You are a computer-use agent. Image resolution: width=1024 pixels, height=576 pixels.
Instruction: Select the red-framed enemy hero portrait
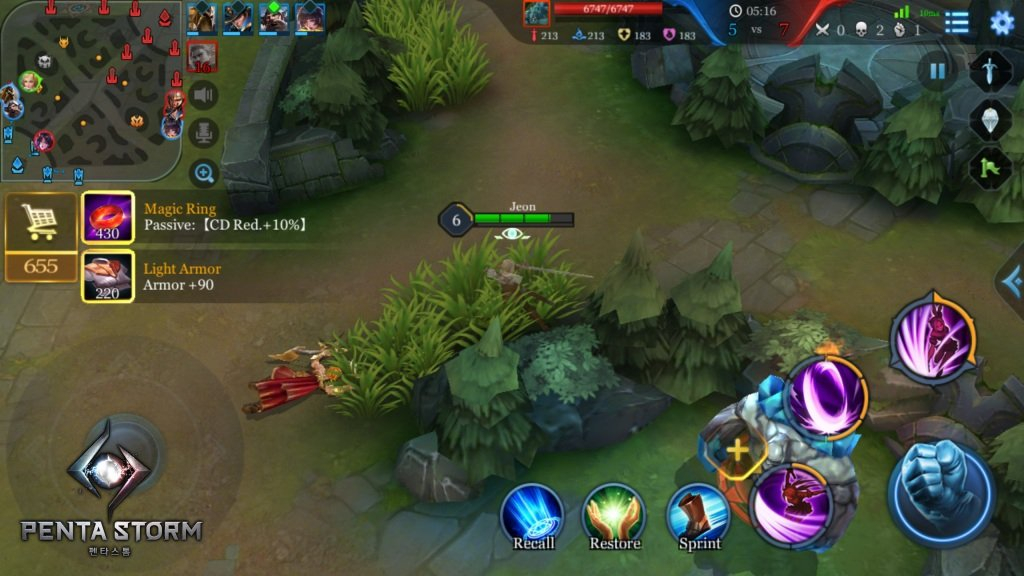coord(203,57)
